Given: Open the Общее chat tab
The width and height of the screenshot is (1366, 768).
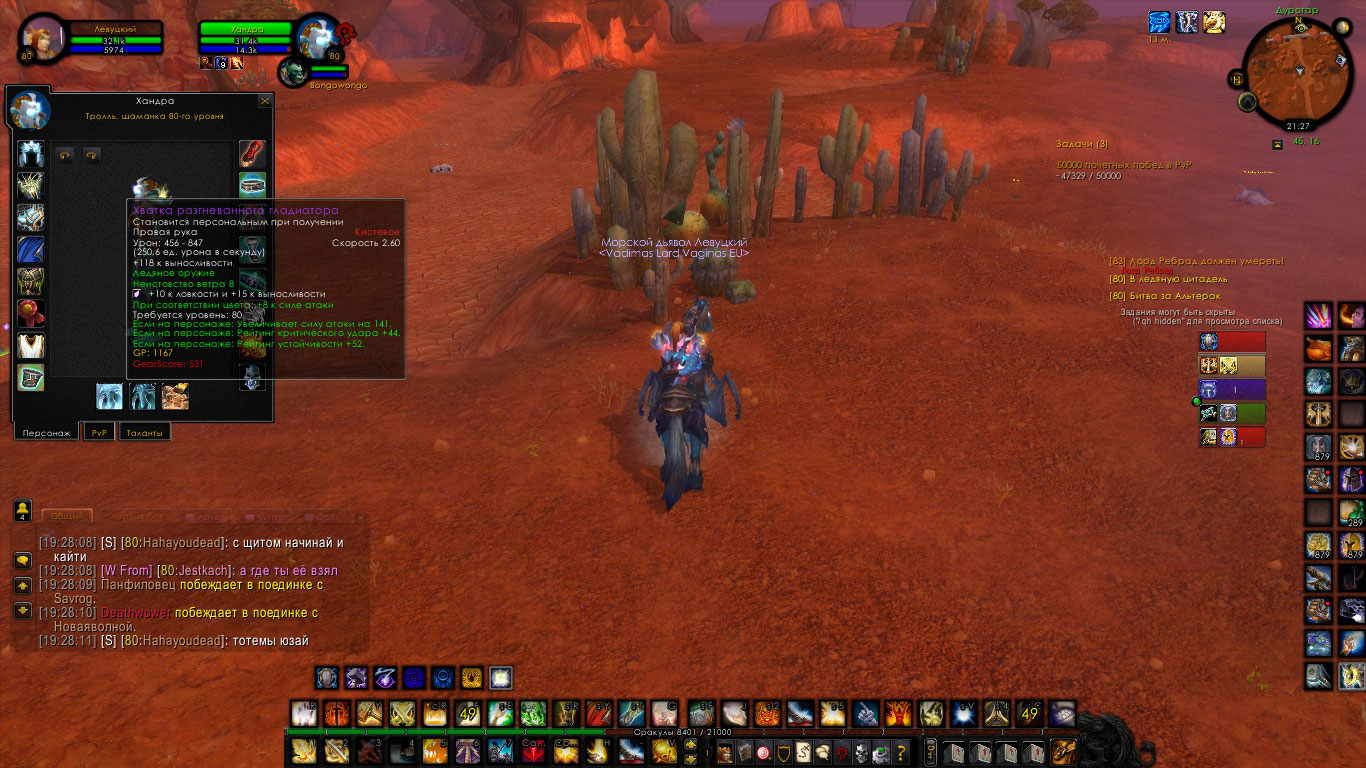Looking at the screenshot, I should (66, 516).
